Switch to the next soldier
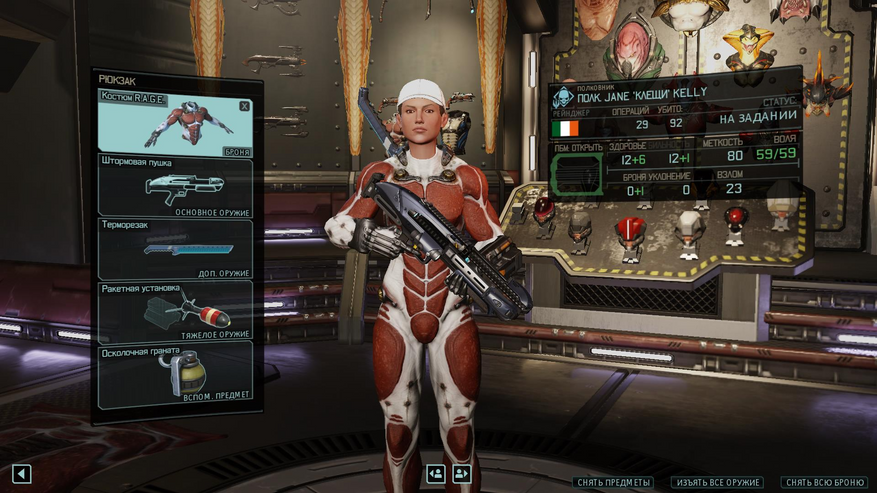 tap(462, 474)
